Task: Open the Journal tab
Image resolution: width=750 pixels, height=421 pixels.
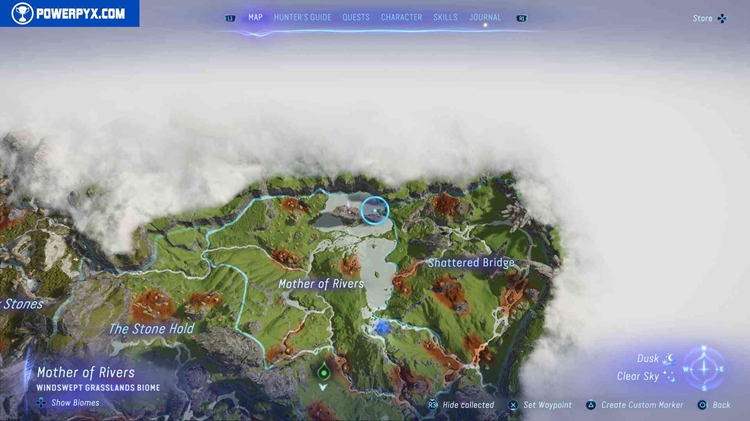Action: coord(485,17)
